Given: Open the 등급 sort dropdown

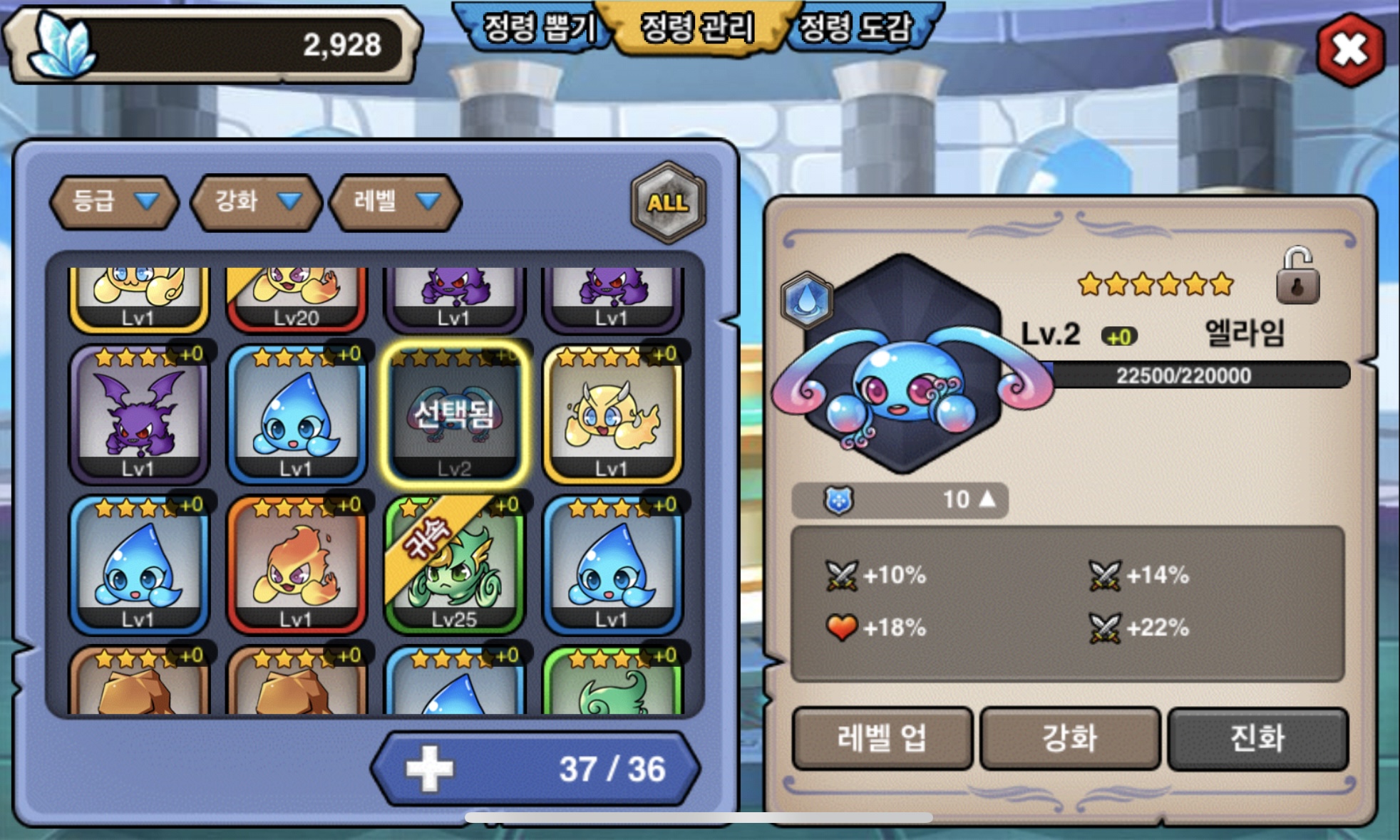Looking at the screenshot, I should pyautogui.click(x=114, y=202).
